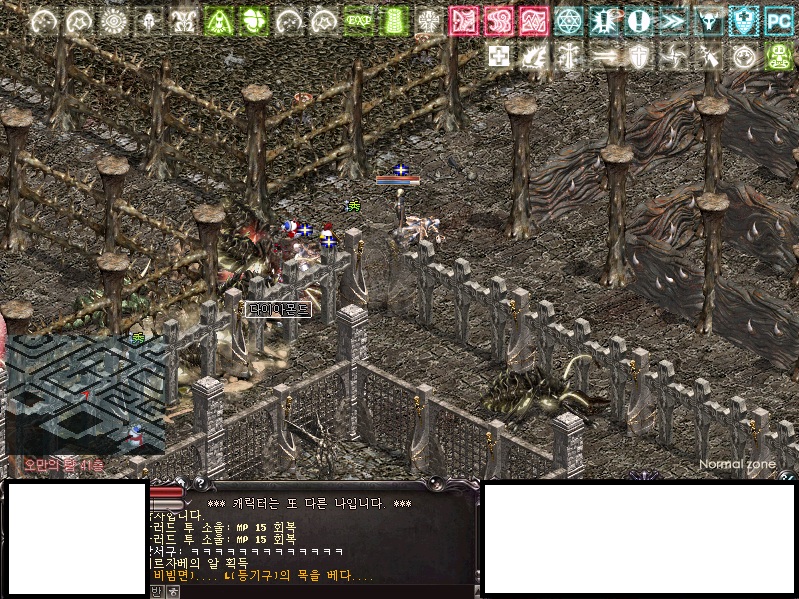Click the exclamation mark status icon
The width and height of the screenshot is (799, 599).
click(x=638, y=21)
